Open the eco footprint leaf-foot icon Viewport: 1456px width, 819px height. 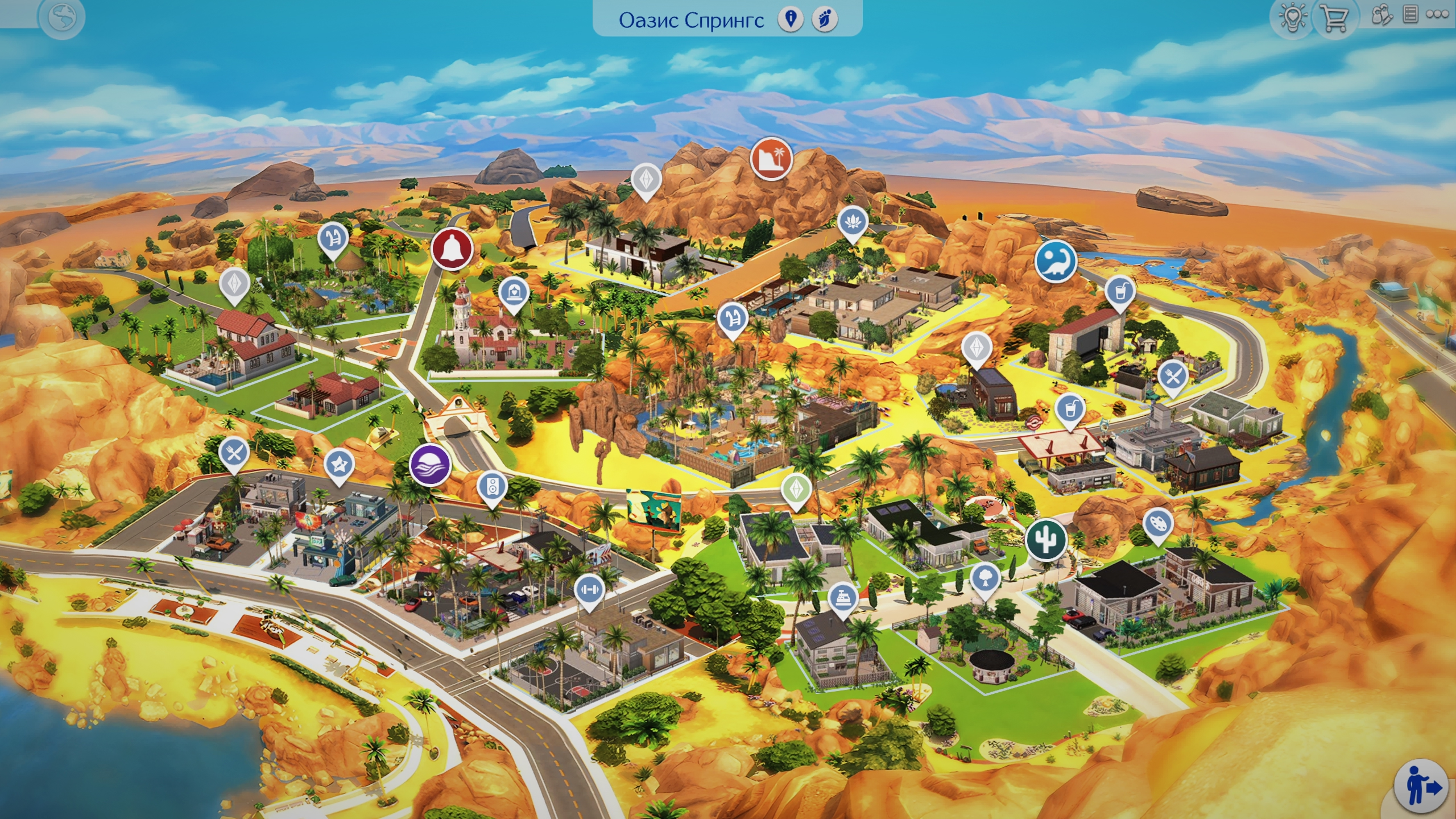(824, 19)
